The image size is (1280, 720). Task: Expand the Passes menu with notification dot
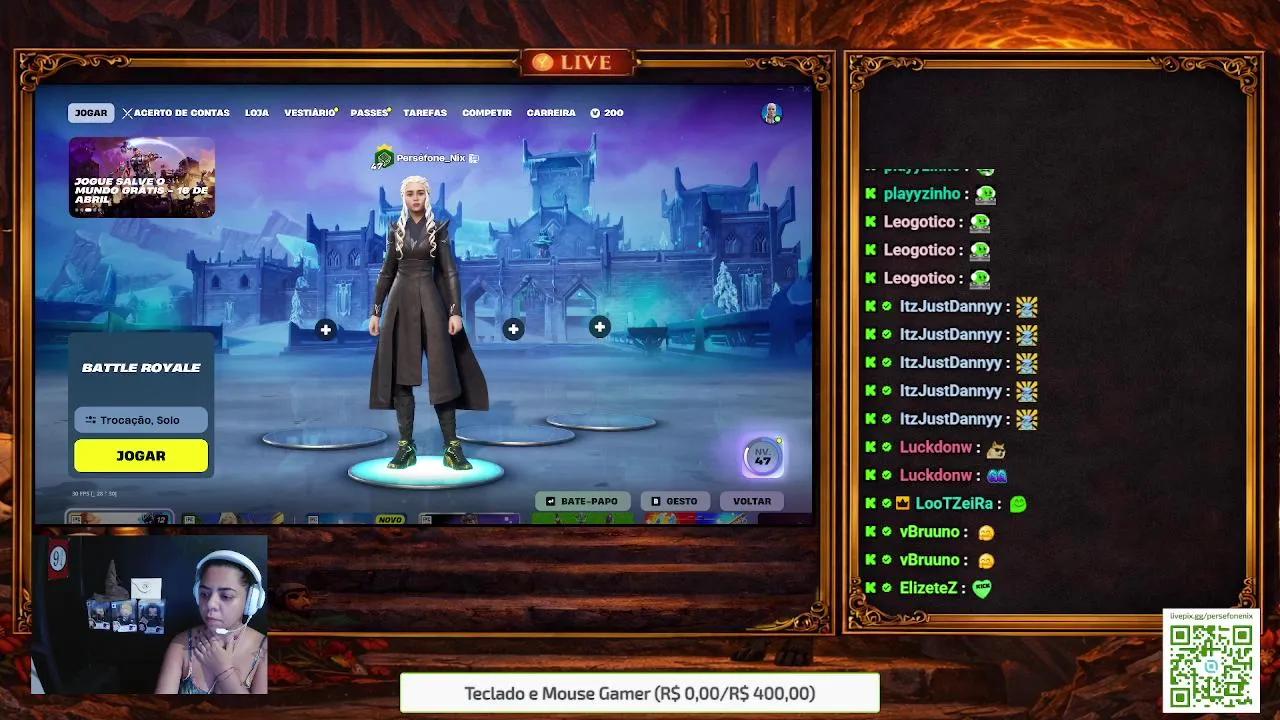(369, 112)
